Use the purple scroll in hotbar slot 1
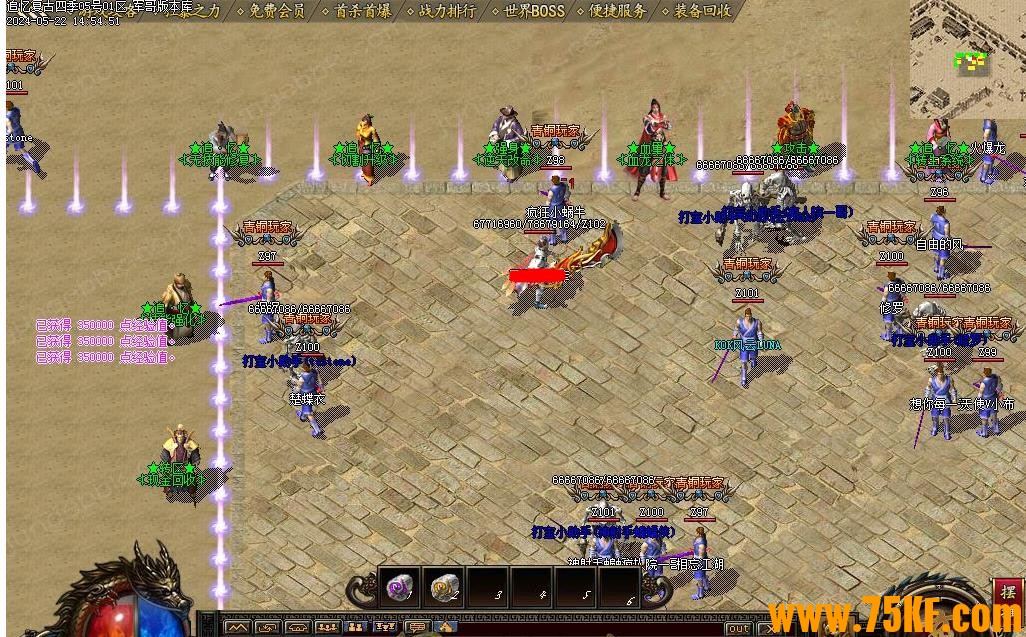1026x637 pixels. click(401, 587)
